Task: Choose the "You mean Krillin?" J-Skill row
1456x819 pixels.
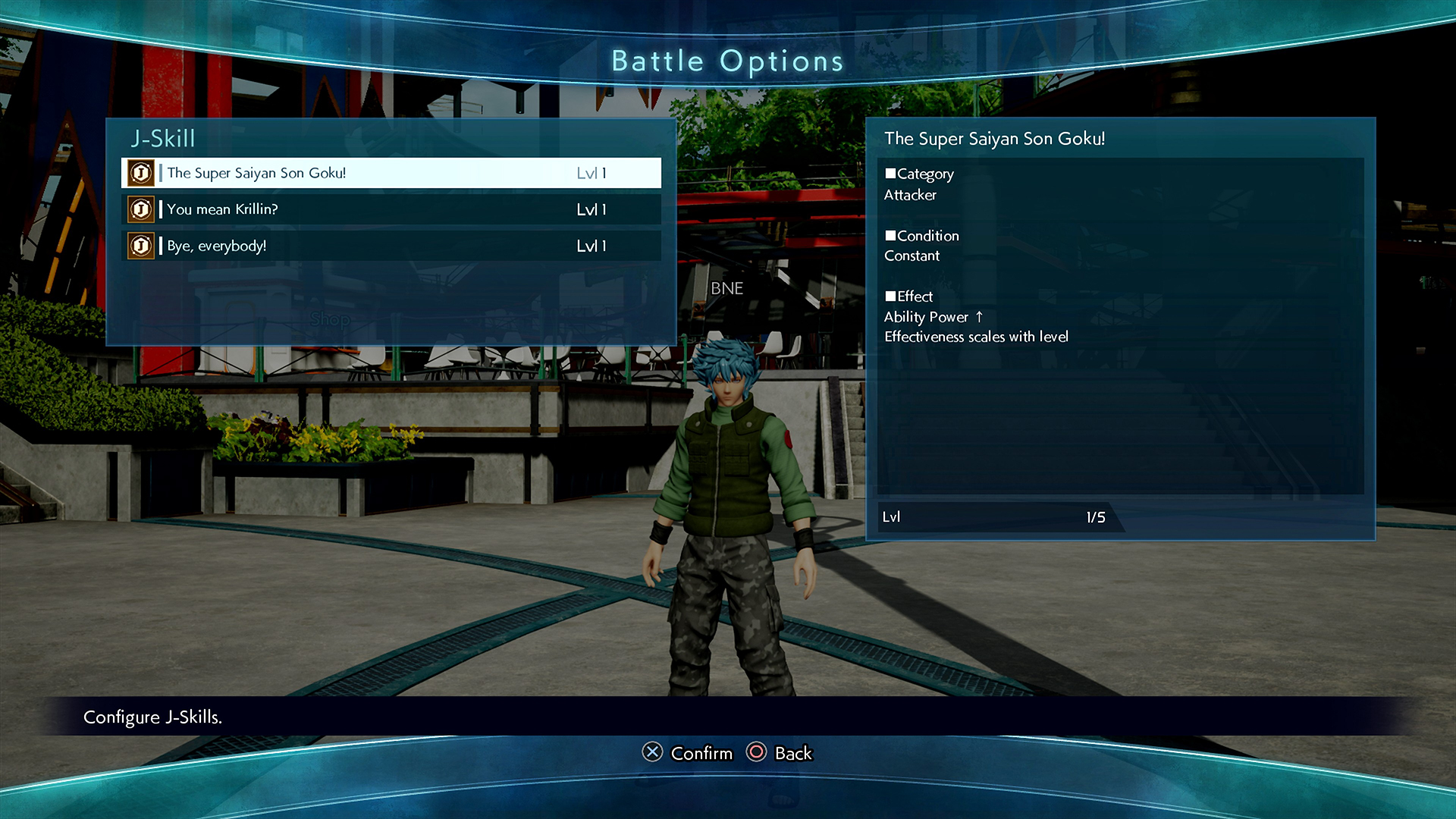Action: click(x=391, y=209)
